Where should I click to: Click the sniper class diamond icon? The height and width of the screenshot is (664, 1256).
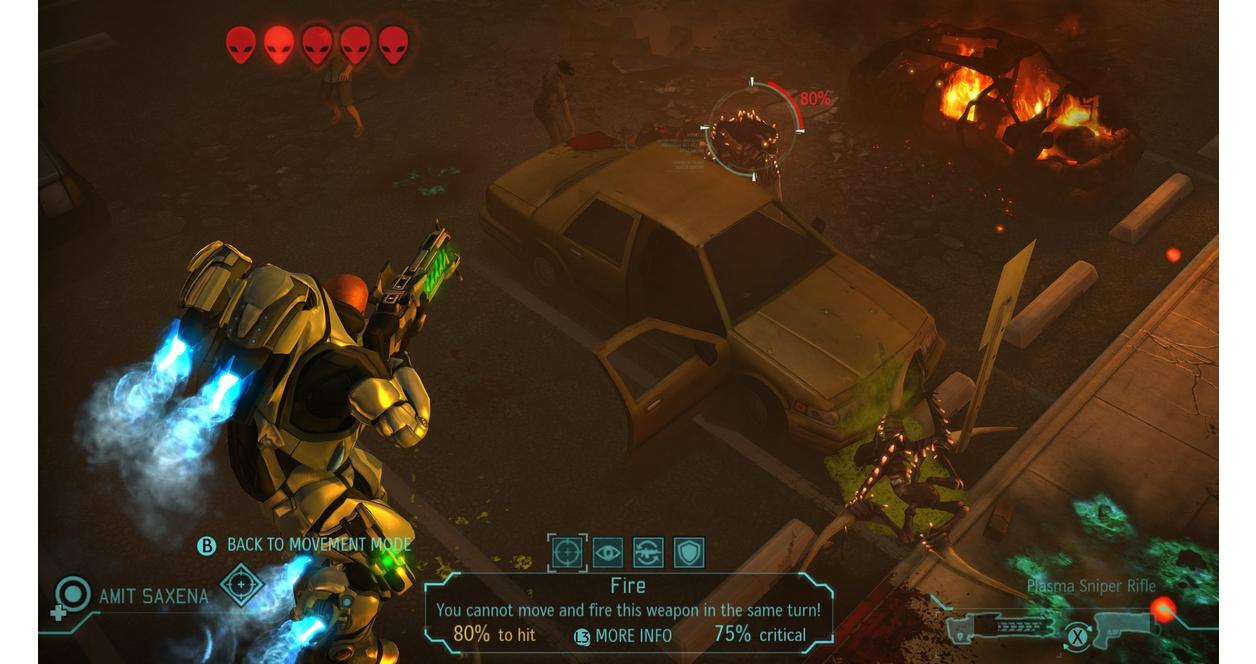point(241,584)
